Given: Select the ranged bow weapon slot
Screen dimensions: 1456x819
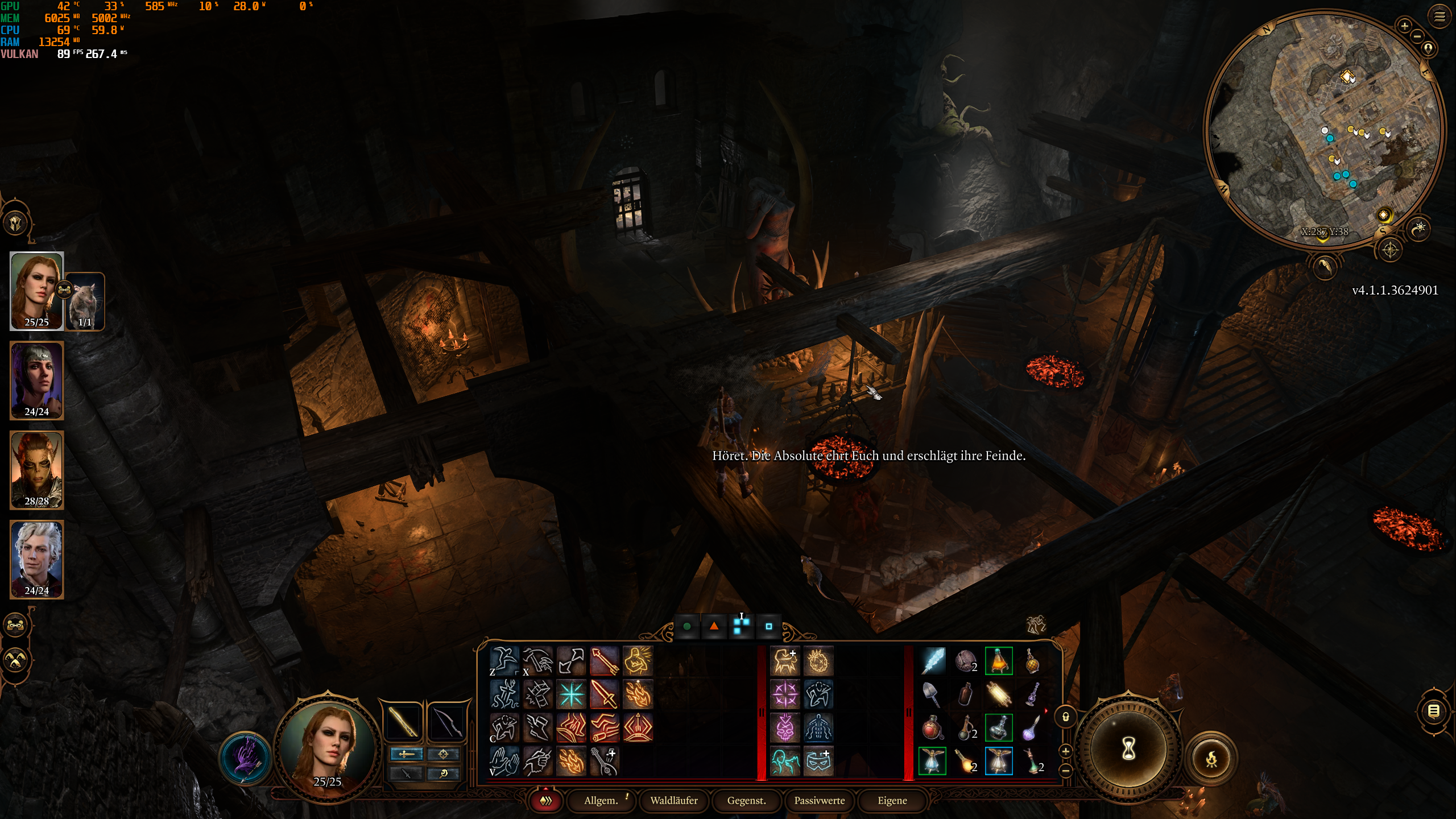Looking at the screenshot, I should [446, 722].
